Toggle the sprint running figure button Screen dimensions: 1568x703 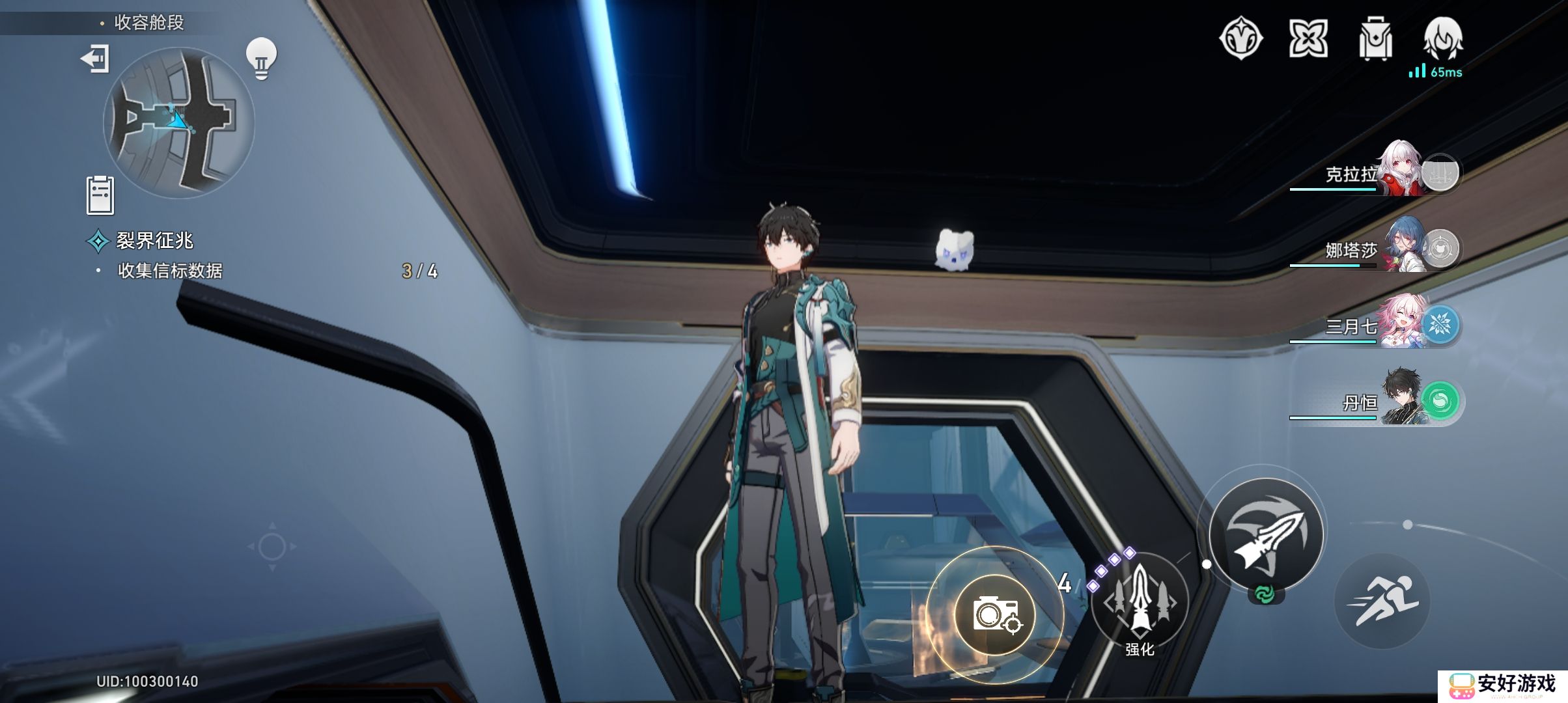1382,601
